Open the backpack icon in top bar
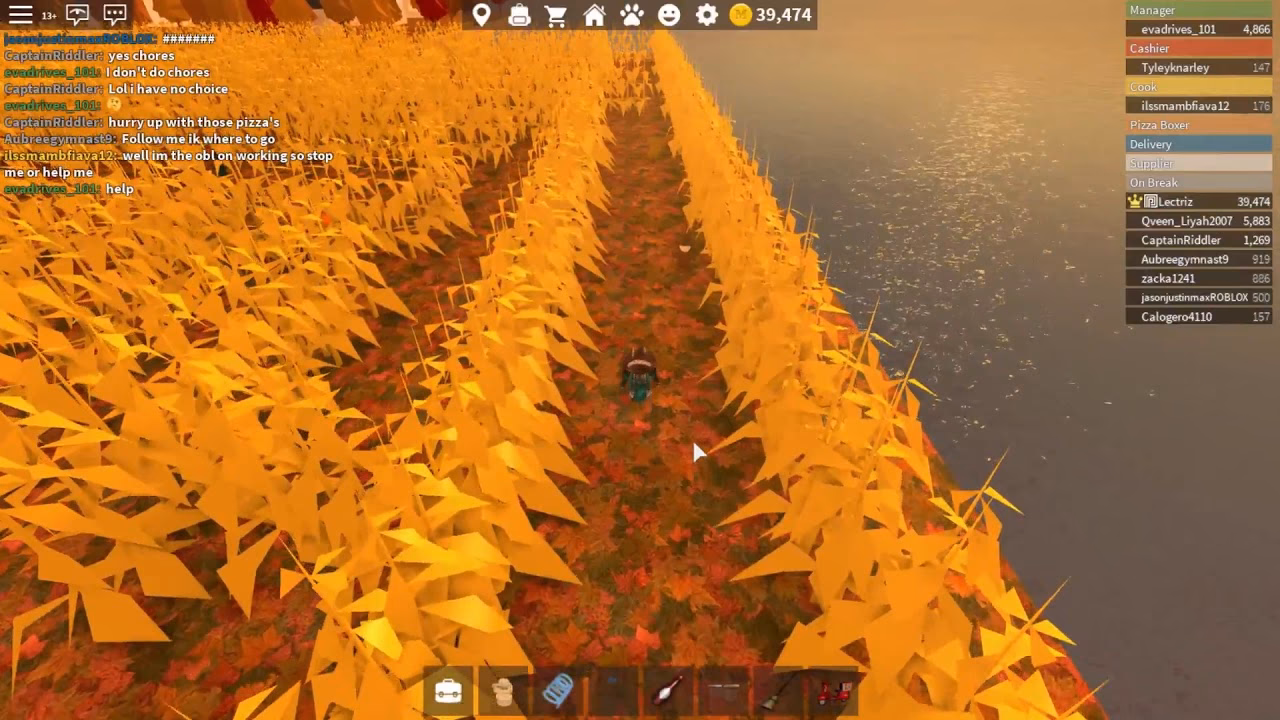This screenshot has width=1280, height=720. point(519,15)
